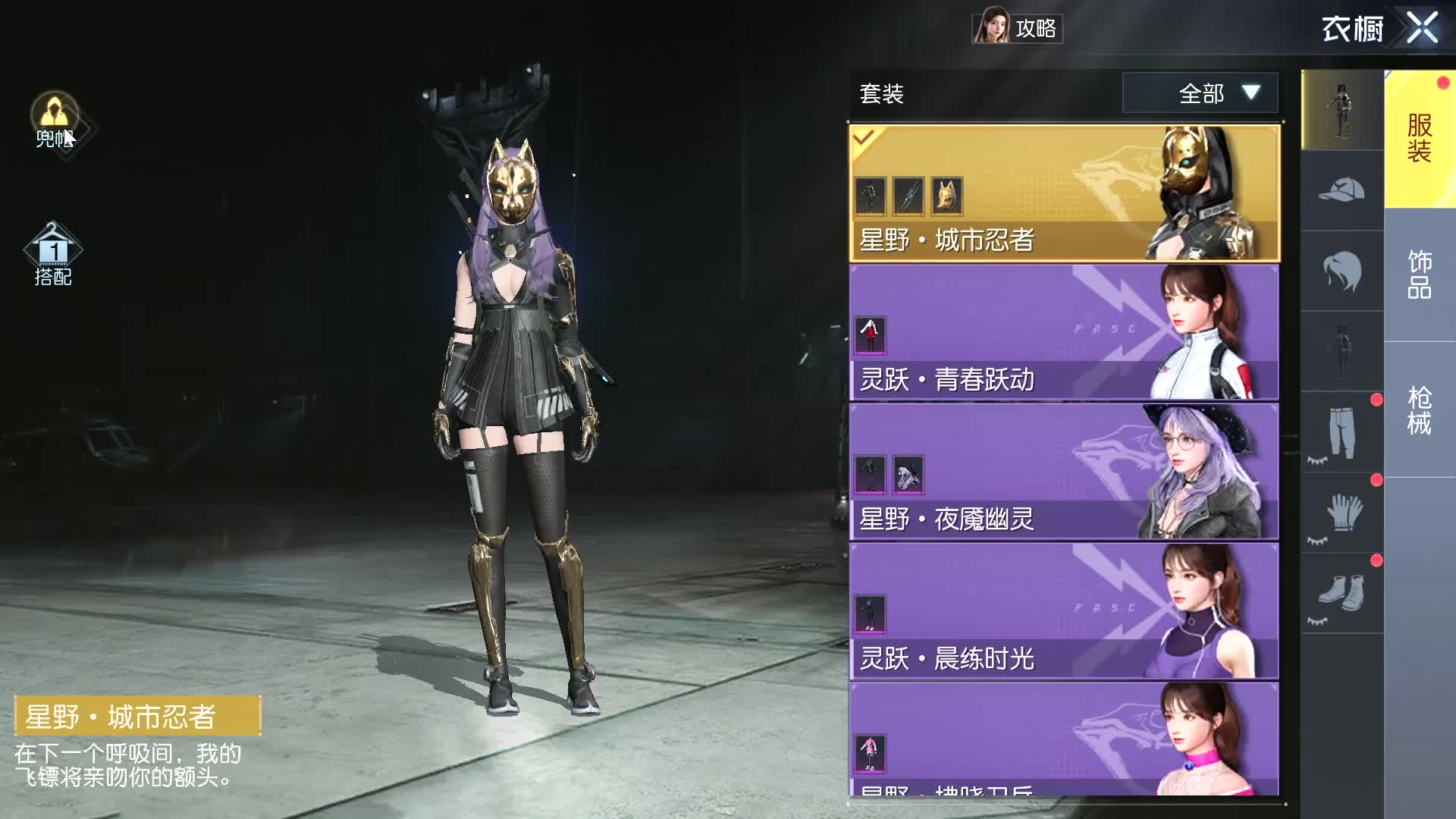
Task: Select the full outfit set category icon
Action: pyautogui.click(x=1341, y=111)
